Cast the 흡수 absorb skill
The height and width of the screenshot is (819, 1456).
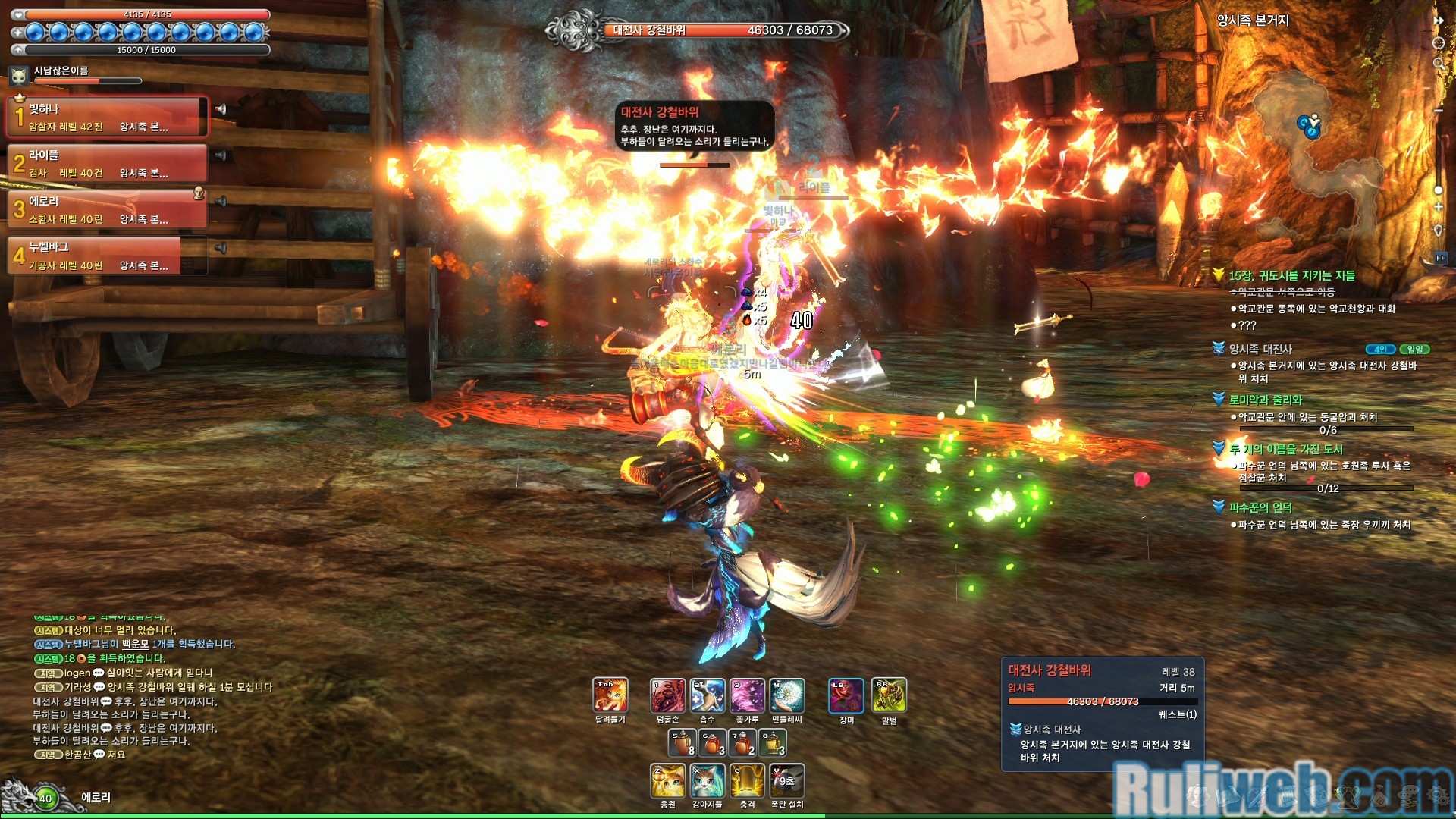(708, 695)
